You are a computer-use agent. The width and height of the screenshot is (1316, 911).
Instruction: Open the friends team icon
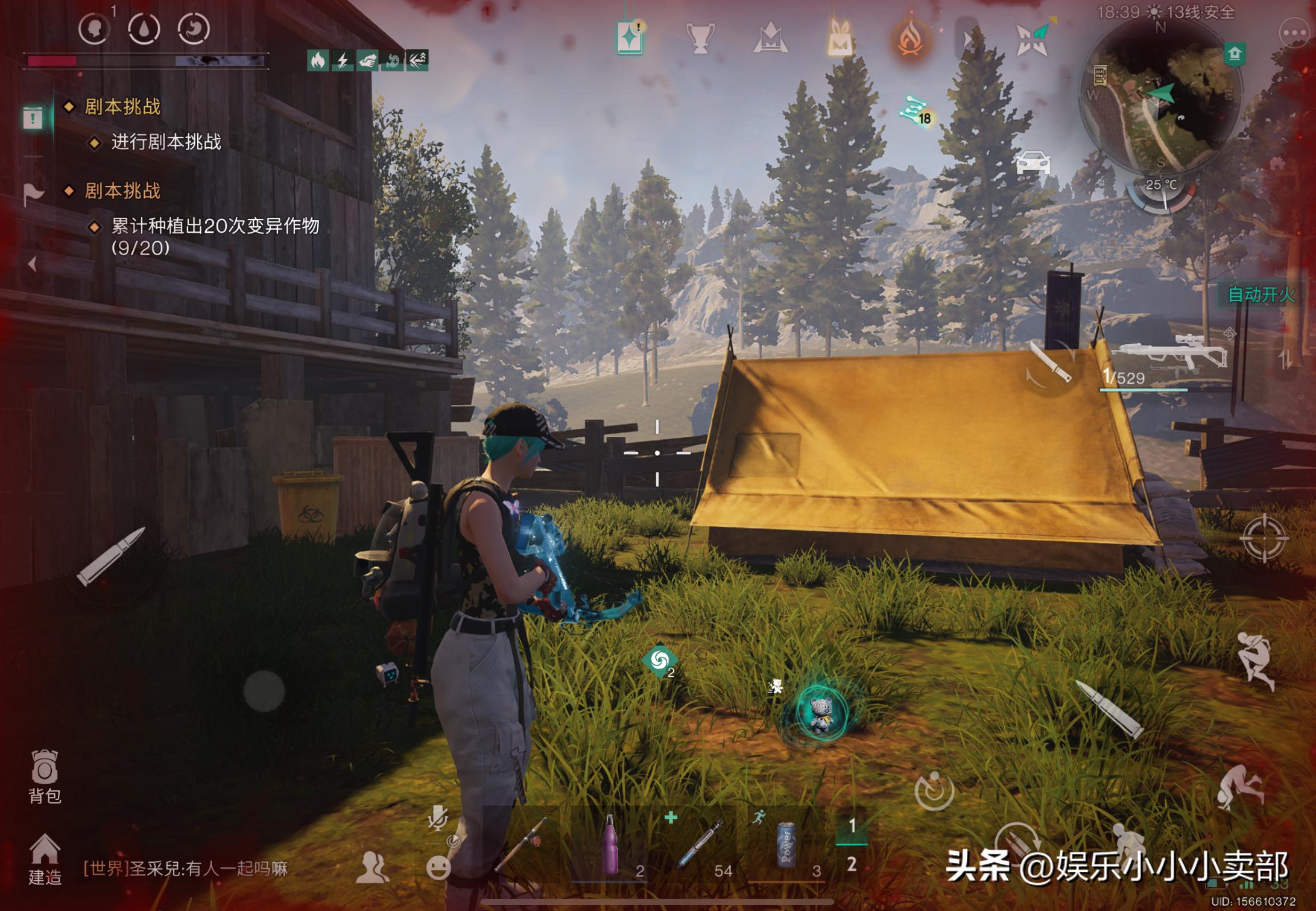click(x=372, y=868)
